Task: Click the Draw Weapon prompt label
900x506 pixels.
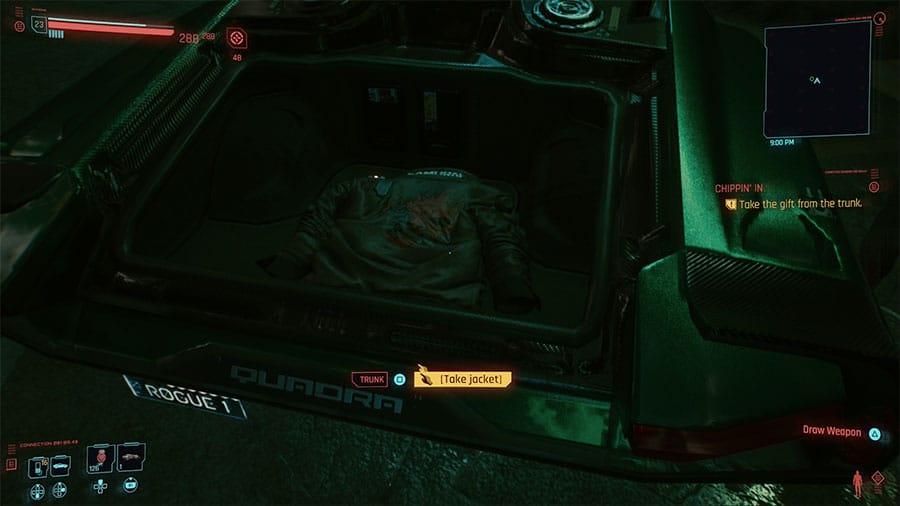Action: 832,431
